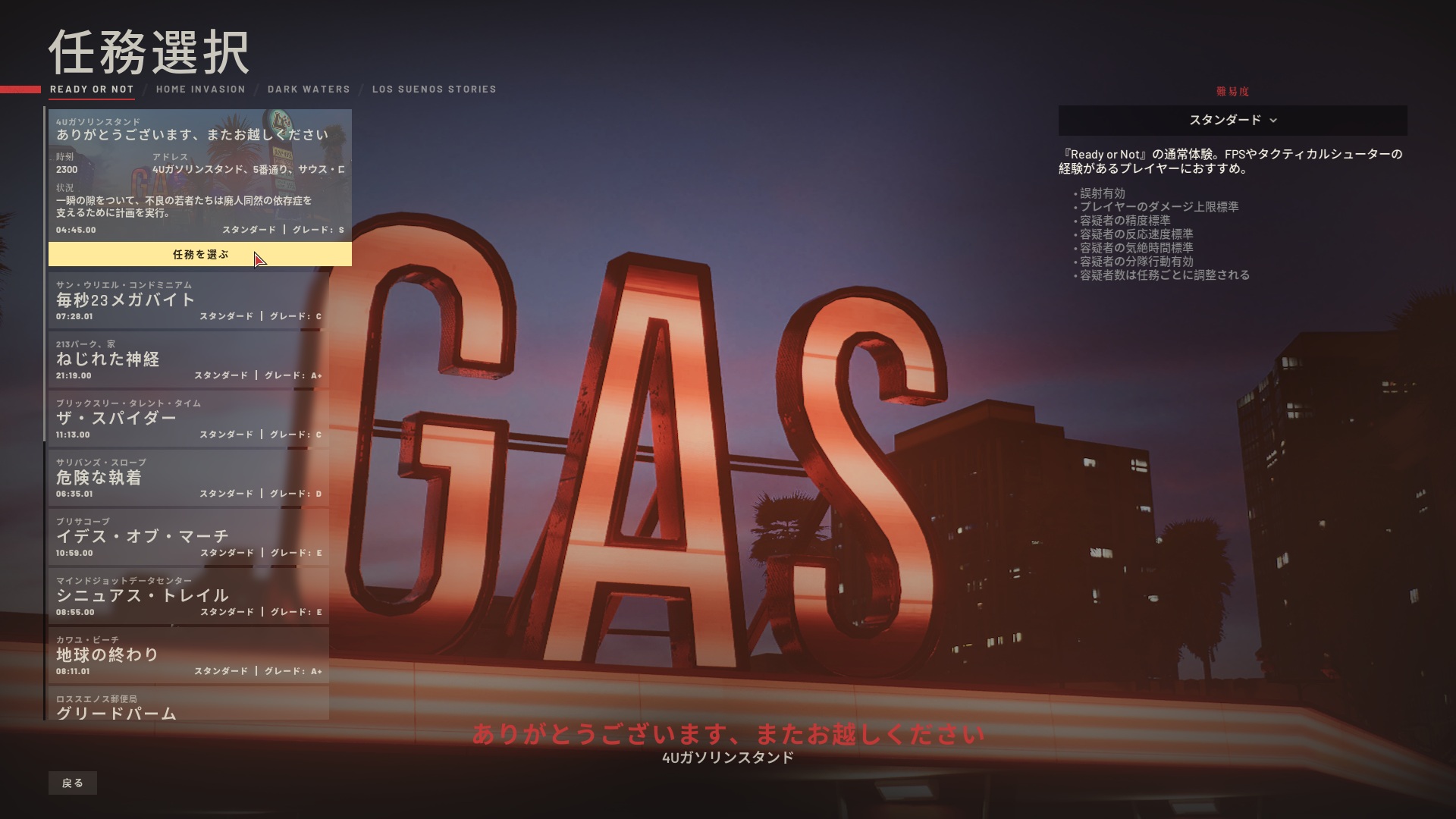This screenshot has height=819, width=1456.
Task: Click the yellow 任務を選ぶ button
Action: point(200,255)
